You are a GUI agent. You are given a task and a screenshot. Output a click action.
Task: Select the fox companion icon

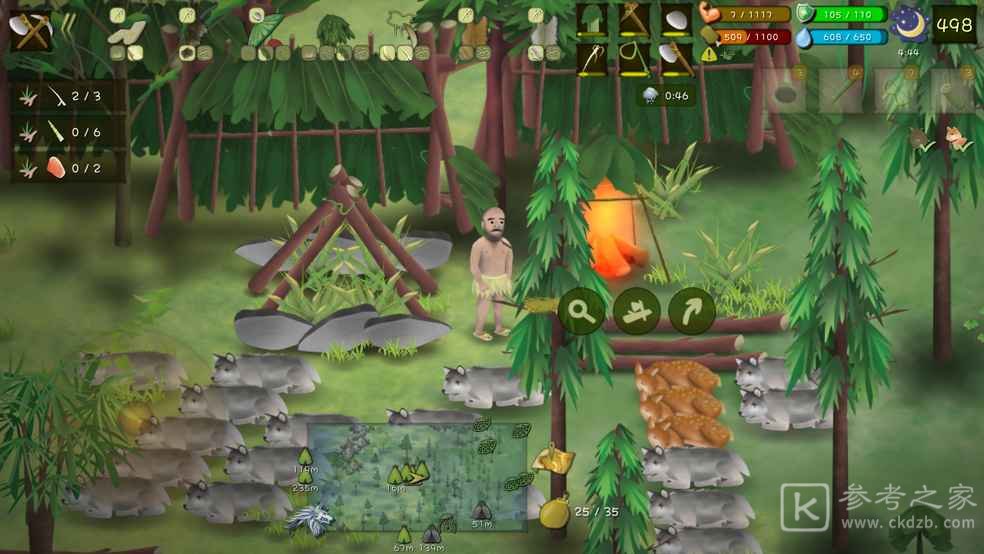(x=958, y=139)
